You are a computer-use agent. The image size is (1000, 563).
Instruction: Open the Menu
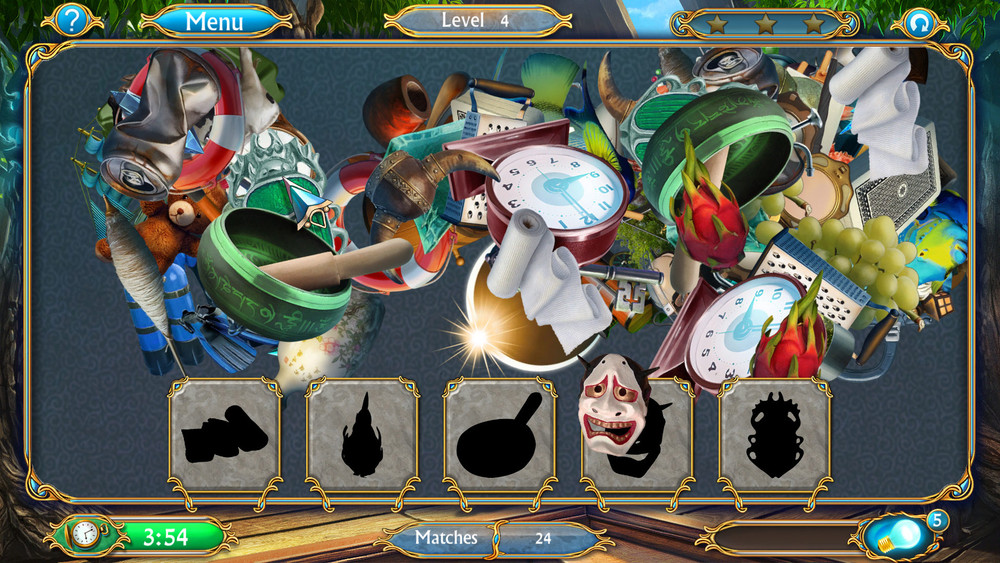[214, 20]
